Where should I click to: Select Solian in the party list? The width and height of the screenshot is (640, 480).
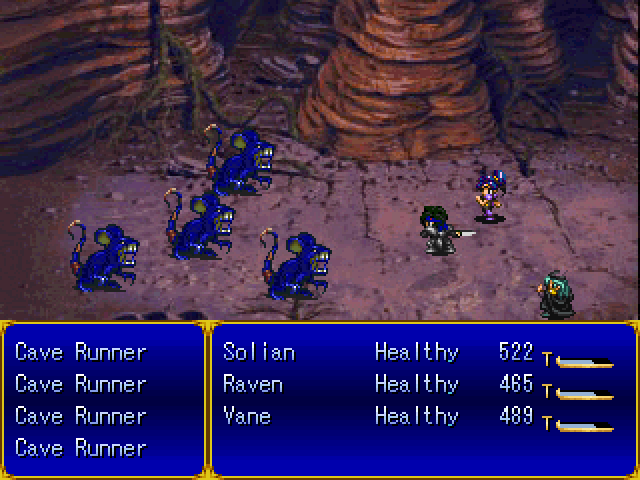click(259, 352)
